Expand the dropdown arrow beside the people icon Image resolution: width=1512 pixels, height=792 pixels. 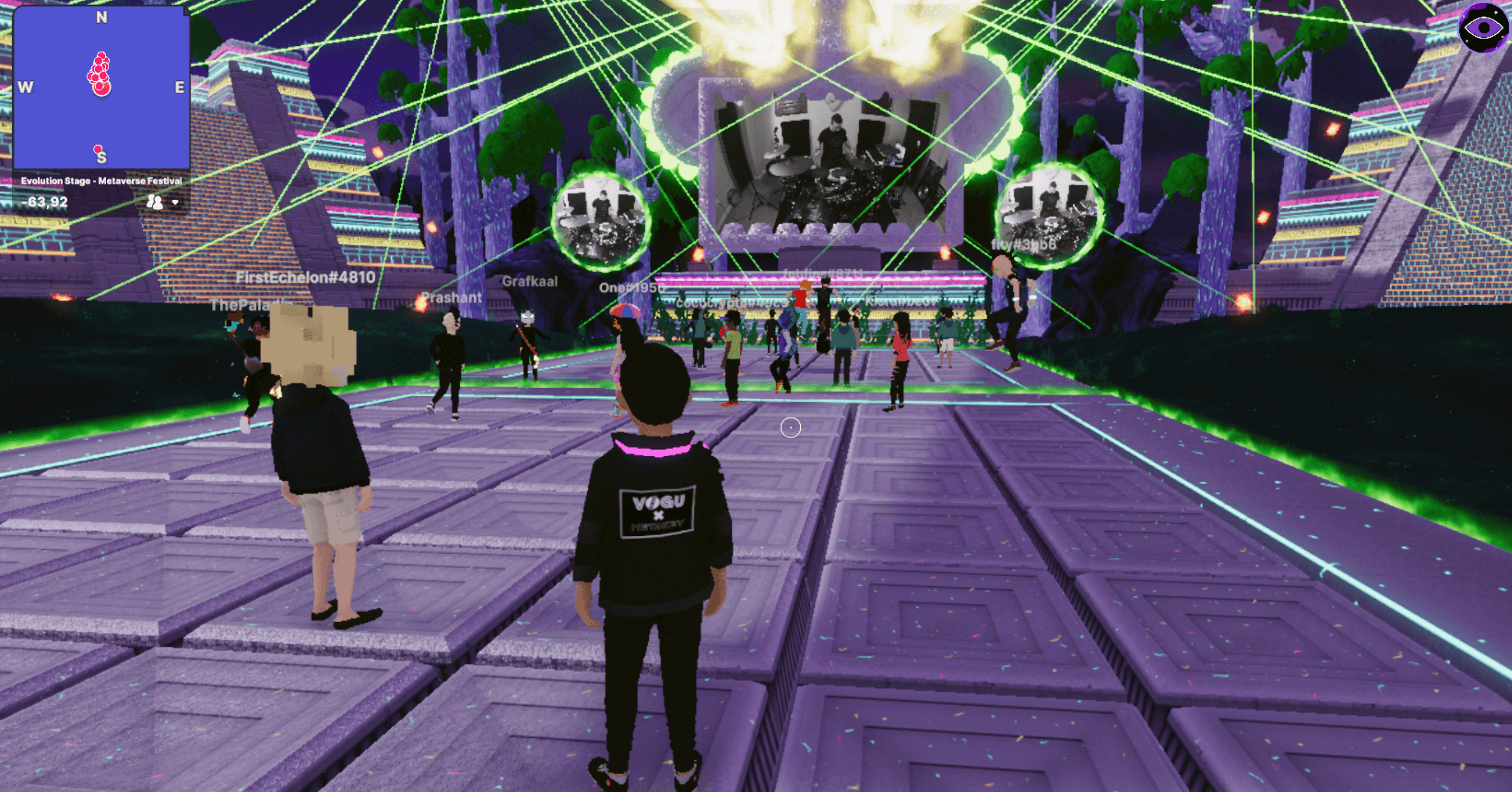coord(175,202)
